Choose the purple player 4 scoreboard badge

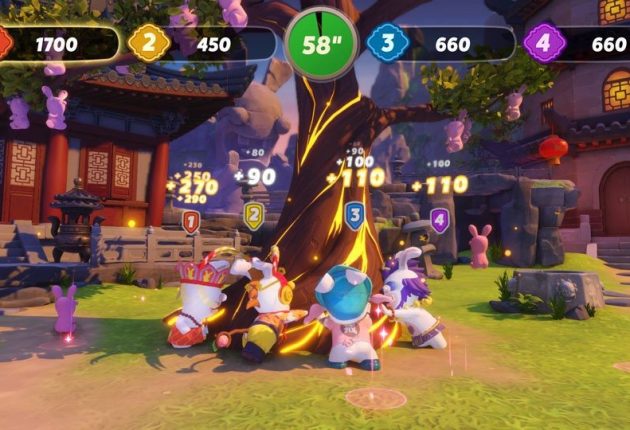point(543,44)
